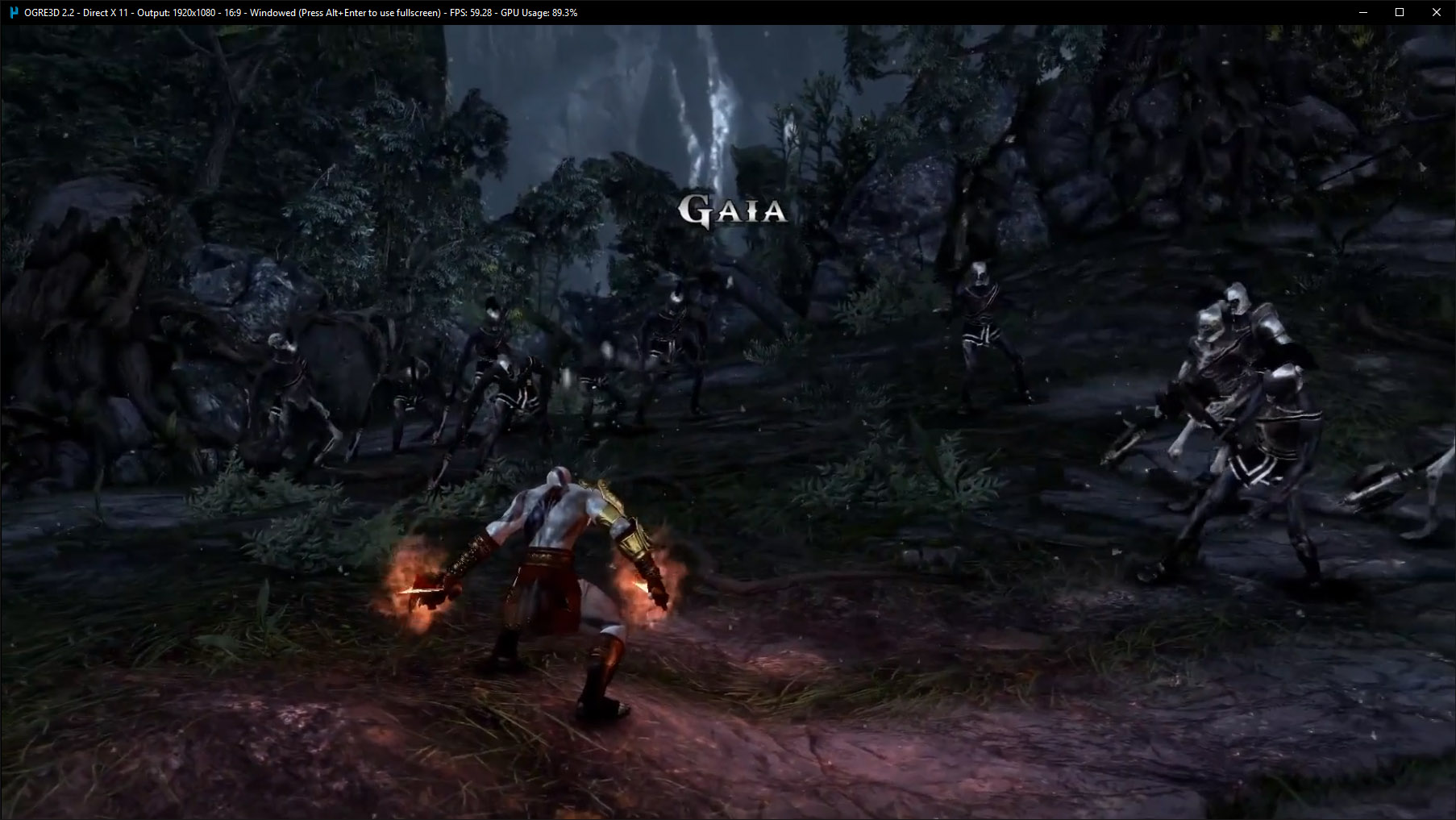The width and height of the screenshot is (1456, 820).
Task: Maximize the game window
Action: click(x=1400, y=12)
